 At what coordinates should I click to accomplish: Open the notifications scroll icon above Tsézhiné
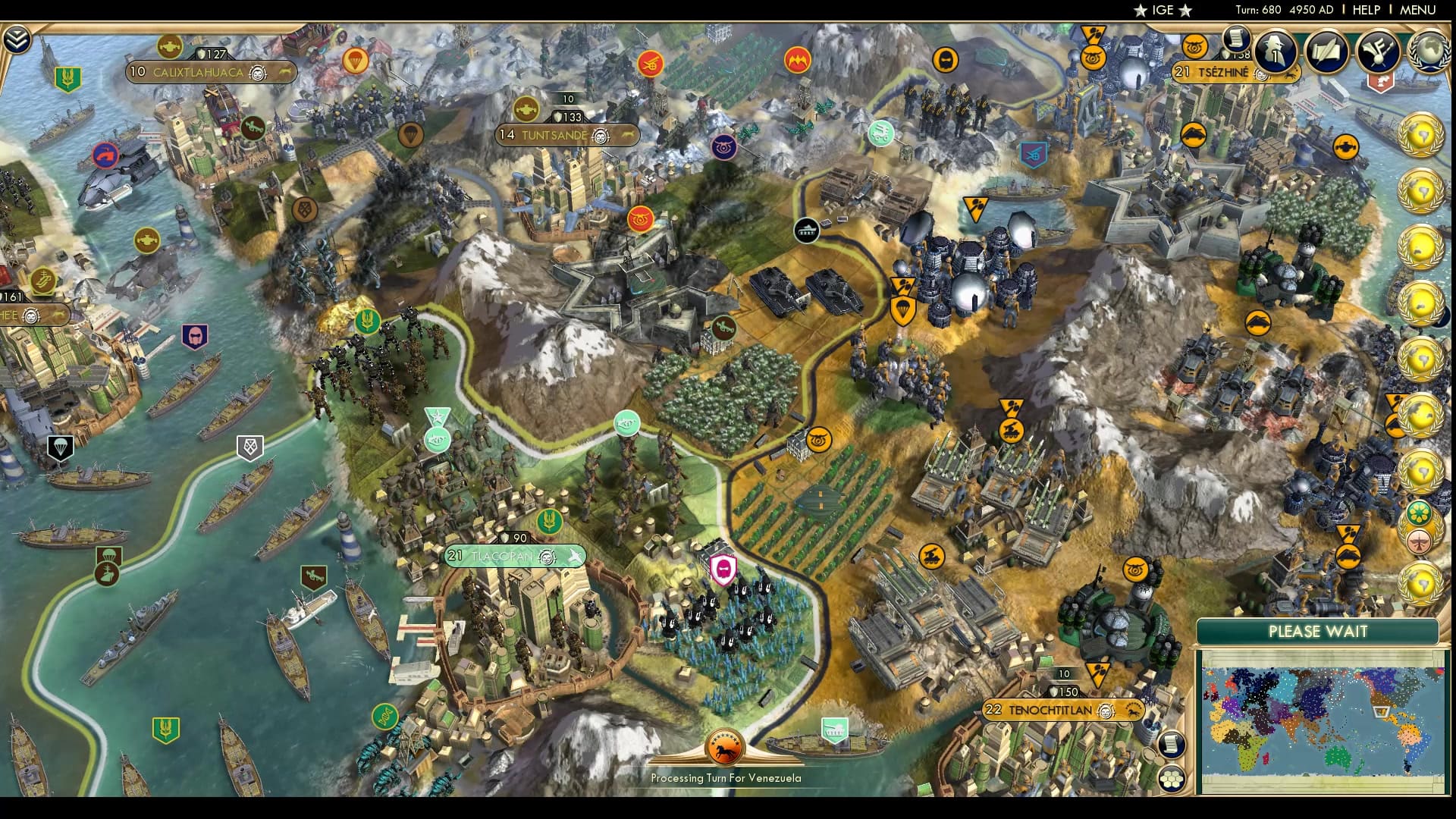click(x=1237, y=36)
